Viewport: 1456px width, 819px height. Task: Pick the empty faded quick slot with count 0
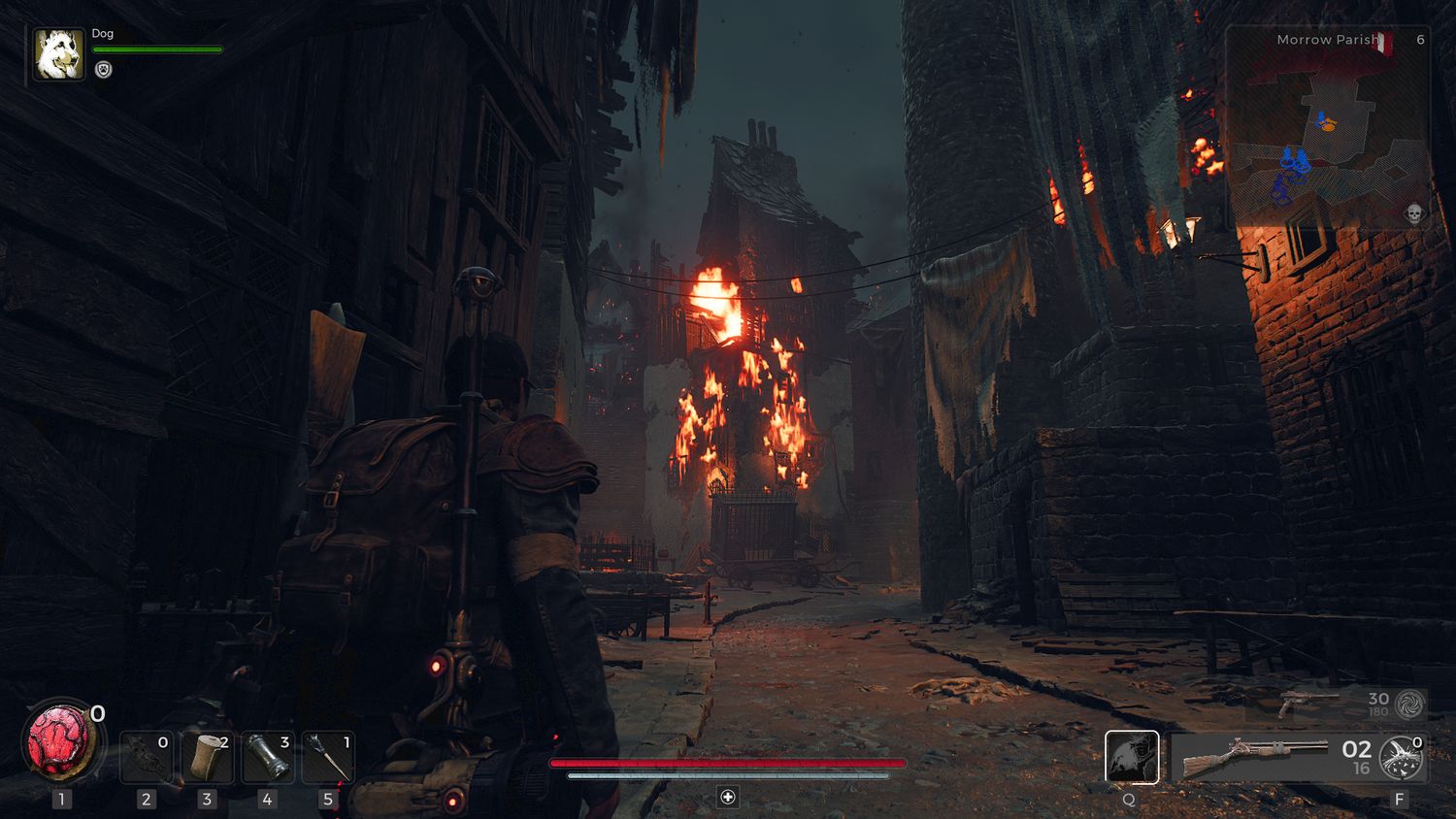(146, 758)
